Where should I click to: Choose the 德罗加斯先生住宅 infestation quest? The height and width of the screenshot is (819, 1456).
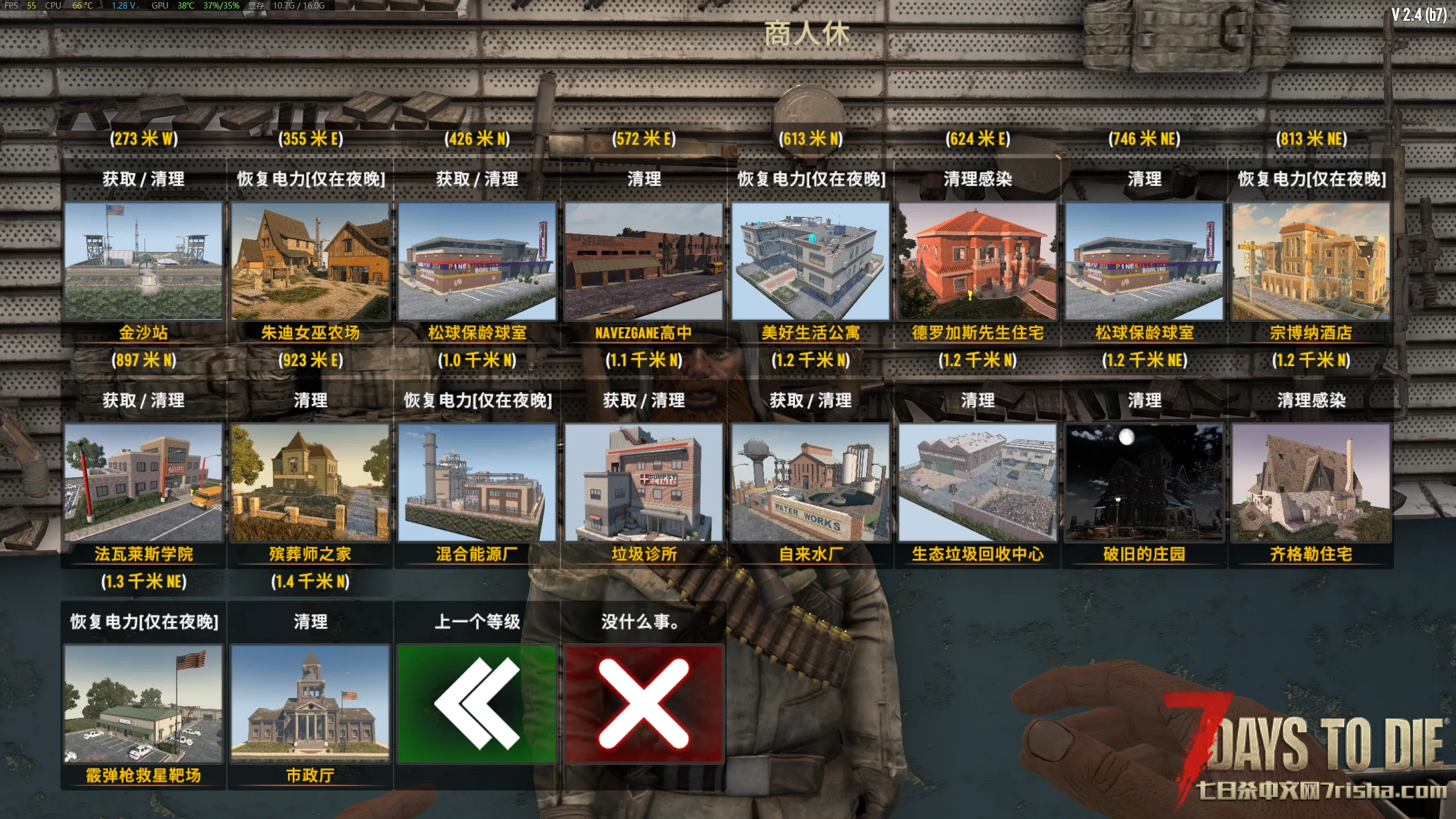(977, 261)
